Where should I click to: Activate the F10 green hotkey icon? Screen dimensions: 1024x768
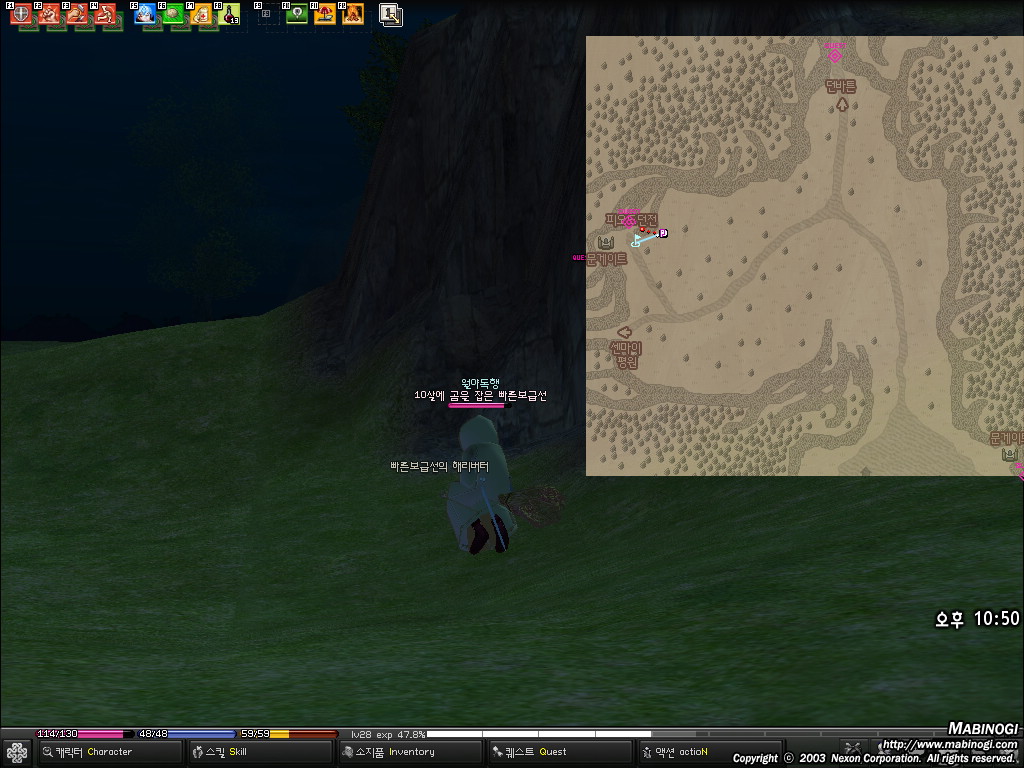(297, 15)
